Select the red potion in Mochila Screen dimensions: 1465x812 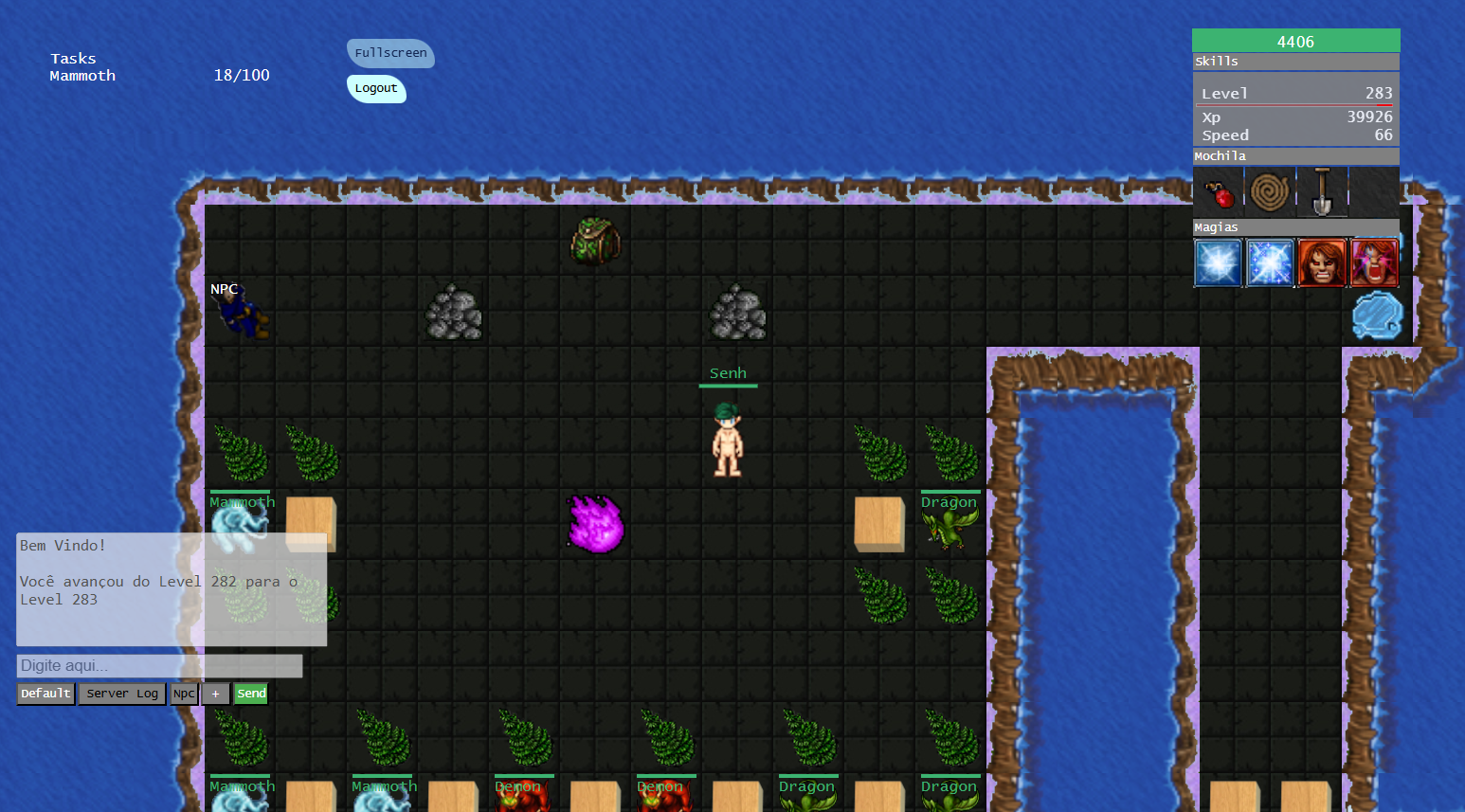point(1219,192)
